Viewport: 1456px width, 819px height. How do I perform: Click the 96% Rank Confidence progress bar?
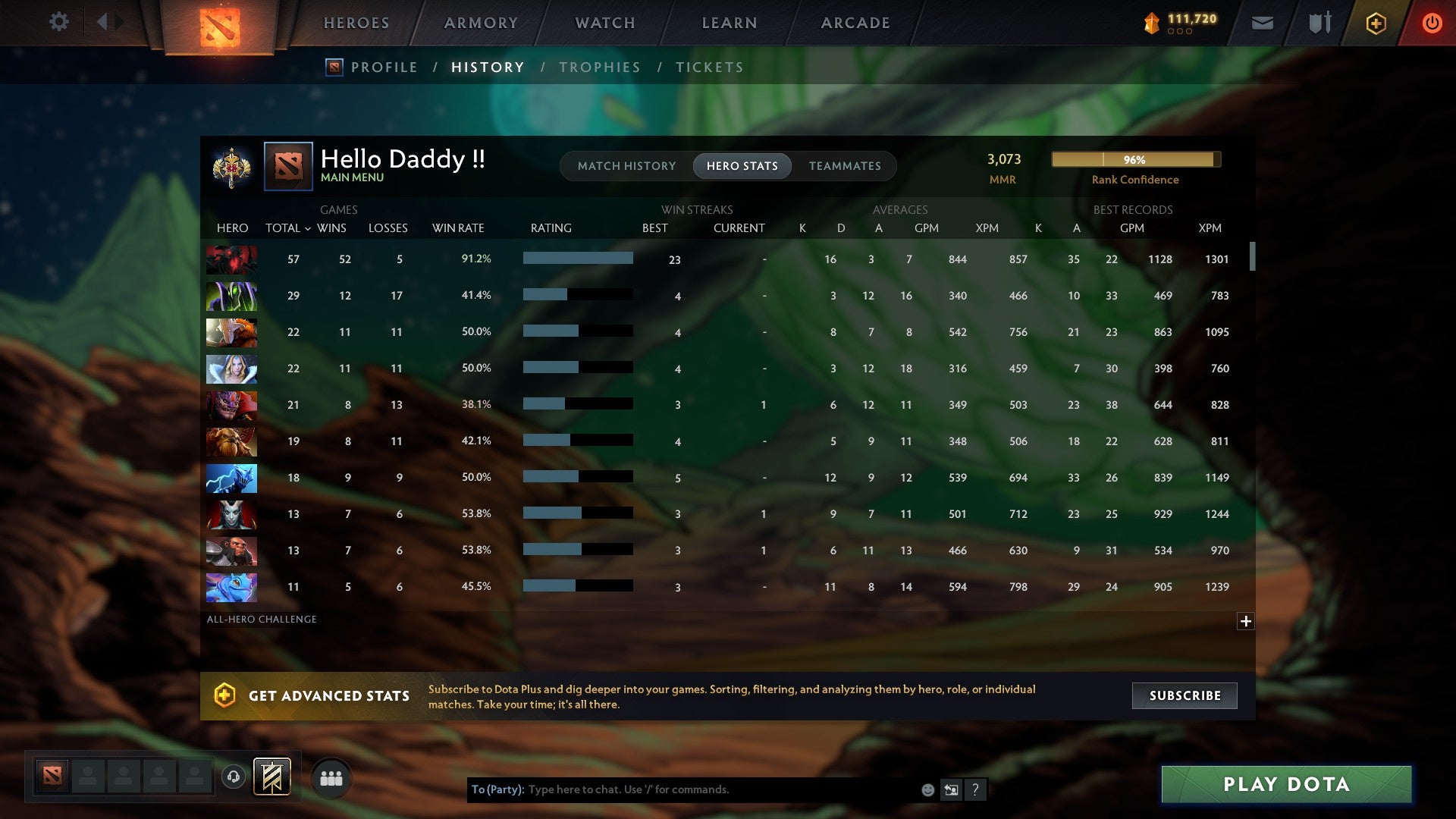1135,160
